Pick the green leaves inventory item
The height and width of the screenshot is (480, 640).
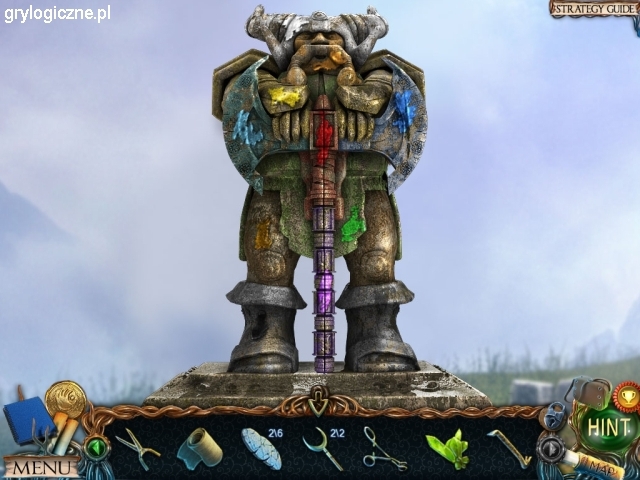[x=447, y=449]
